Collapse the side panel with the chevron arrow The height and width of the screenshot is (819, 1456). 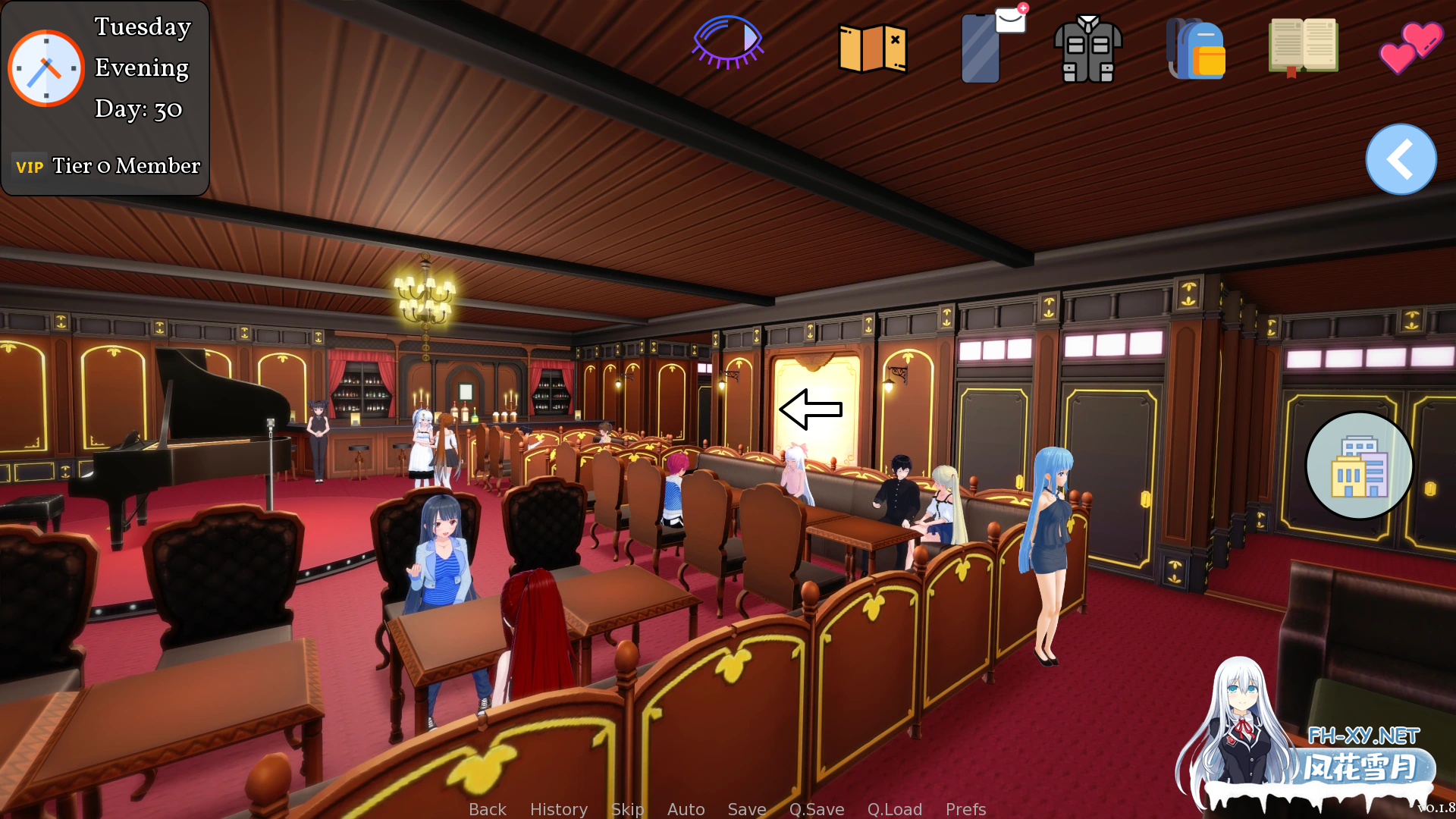[x=1400, y=159]
